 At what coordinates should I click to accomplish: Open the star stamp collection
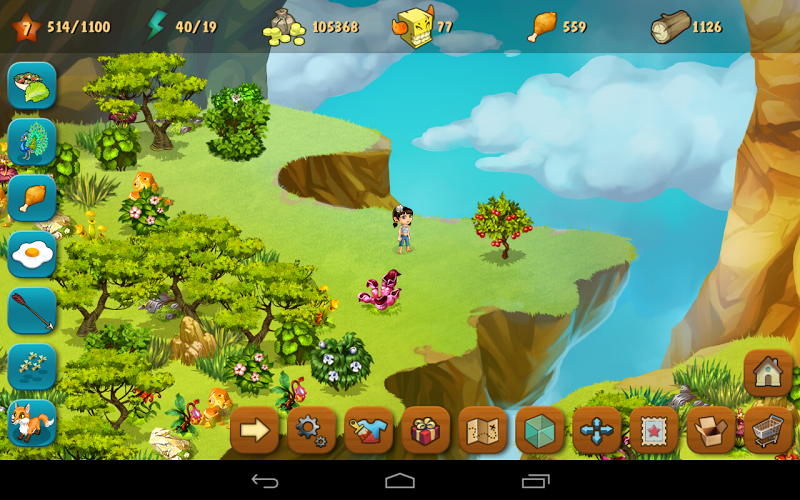pos(654,430)
